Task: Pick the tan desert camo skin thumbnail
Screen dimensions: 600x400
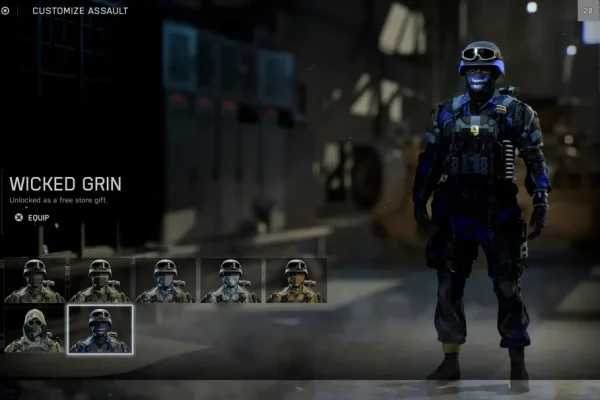Action: [x=296, y=281]
